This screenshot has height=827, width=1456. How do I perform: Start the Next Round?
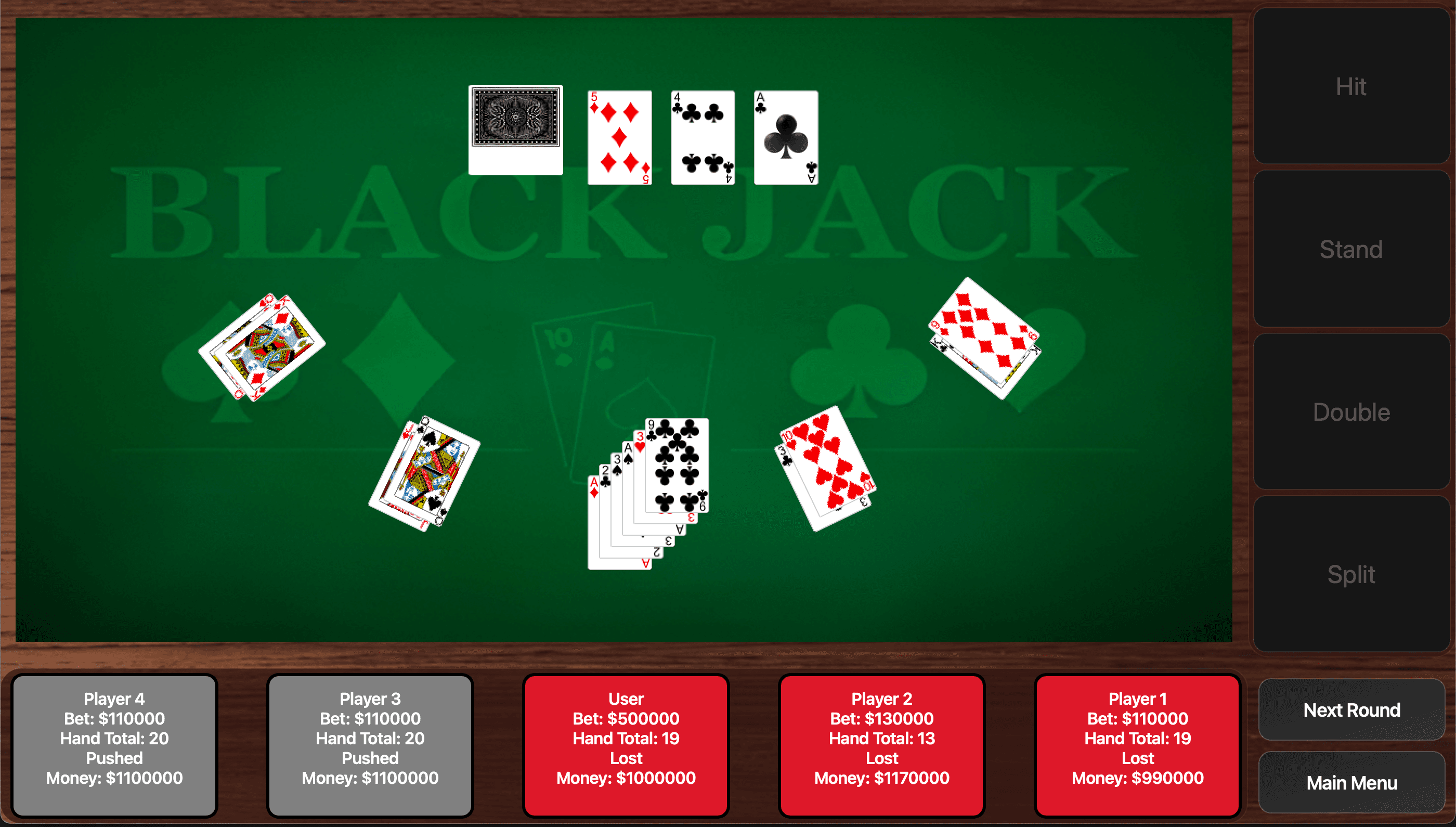1351,709
